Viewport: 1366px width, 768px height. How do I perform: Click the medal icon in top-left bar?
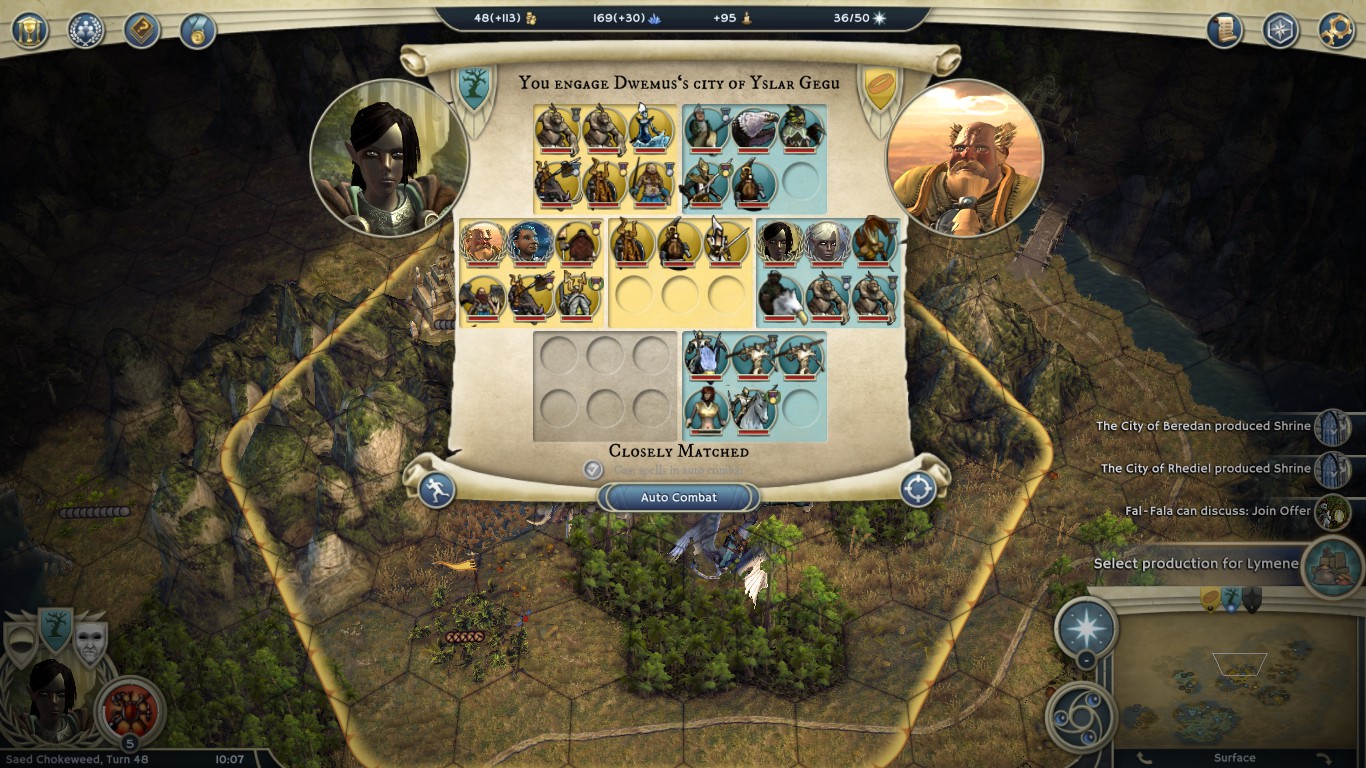[x=198, y=30]
